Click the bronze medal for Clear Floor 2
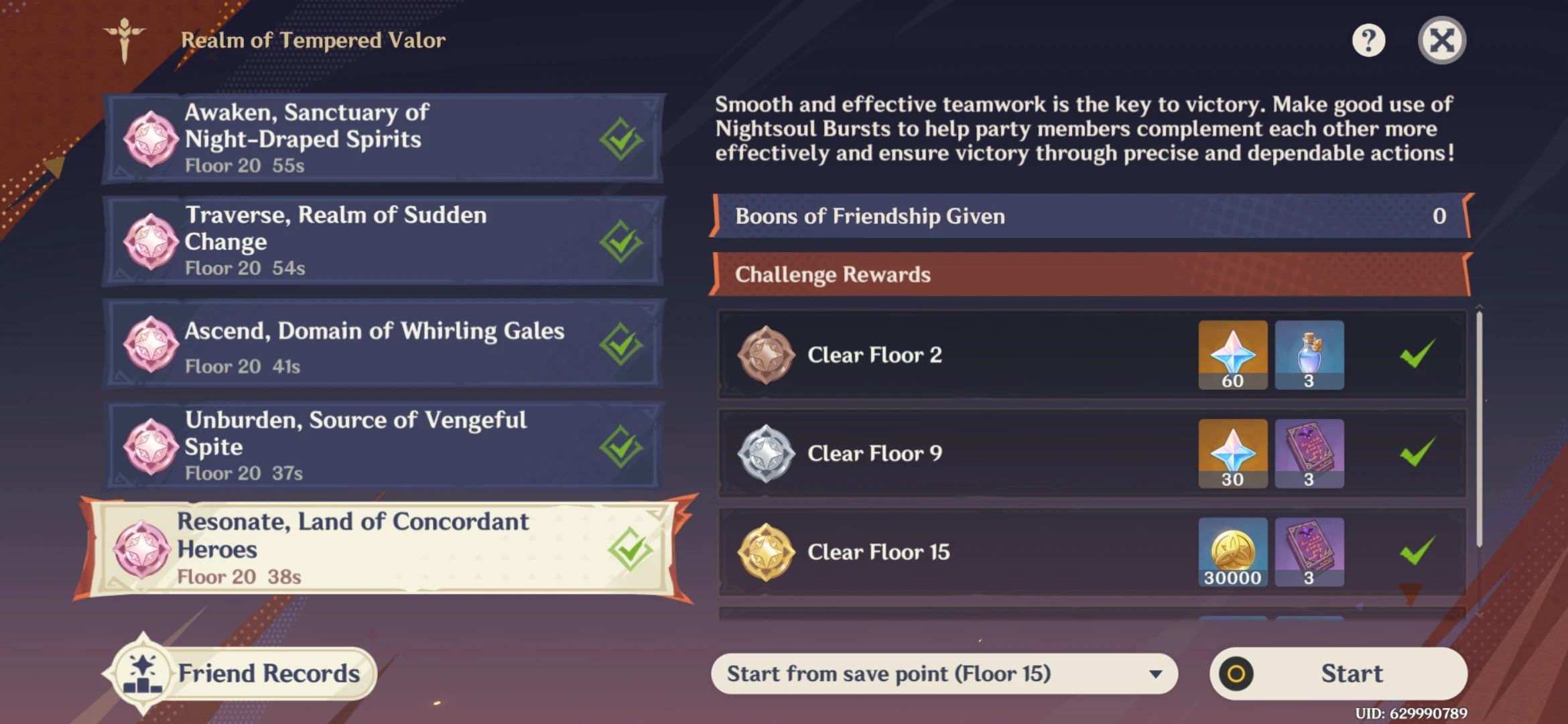The image size is (1568, 724). pyautogui.click(x=765, y=355)
